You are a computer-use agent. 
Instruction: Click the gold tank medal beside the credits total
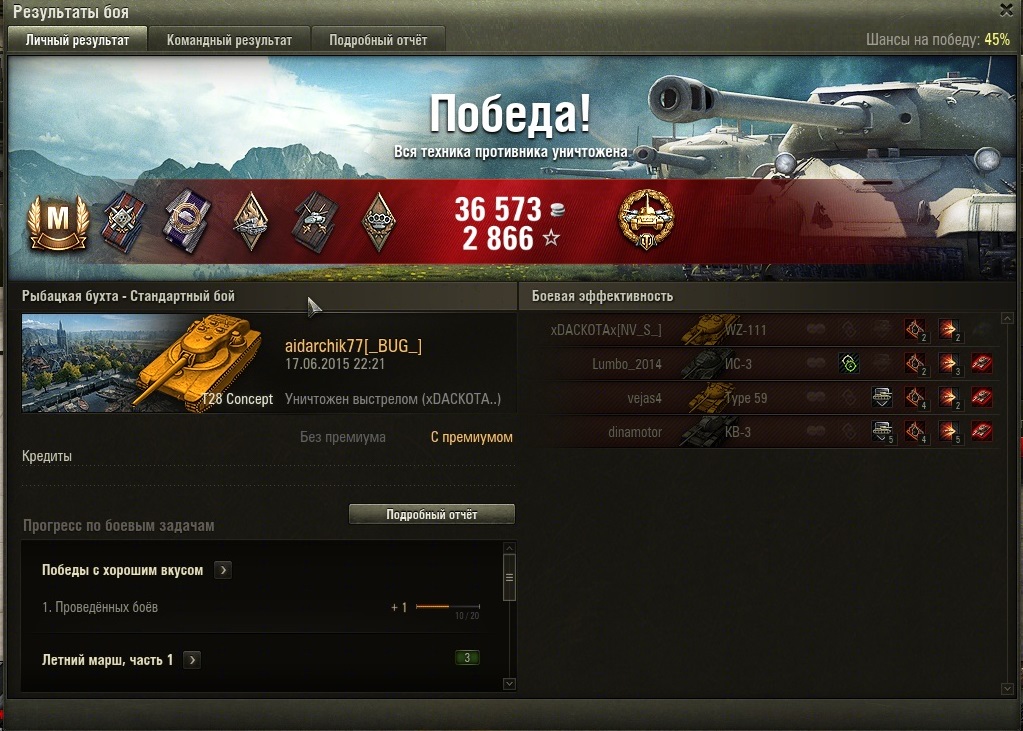tap(646, 220)
